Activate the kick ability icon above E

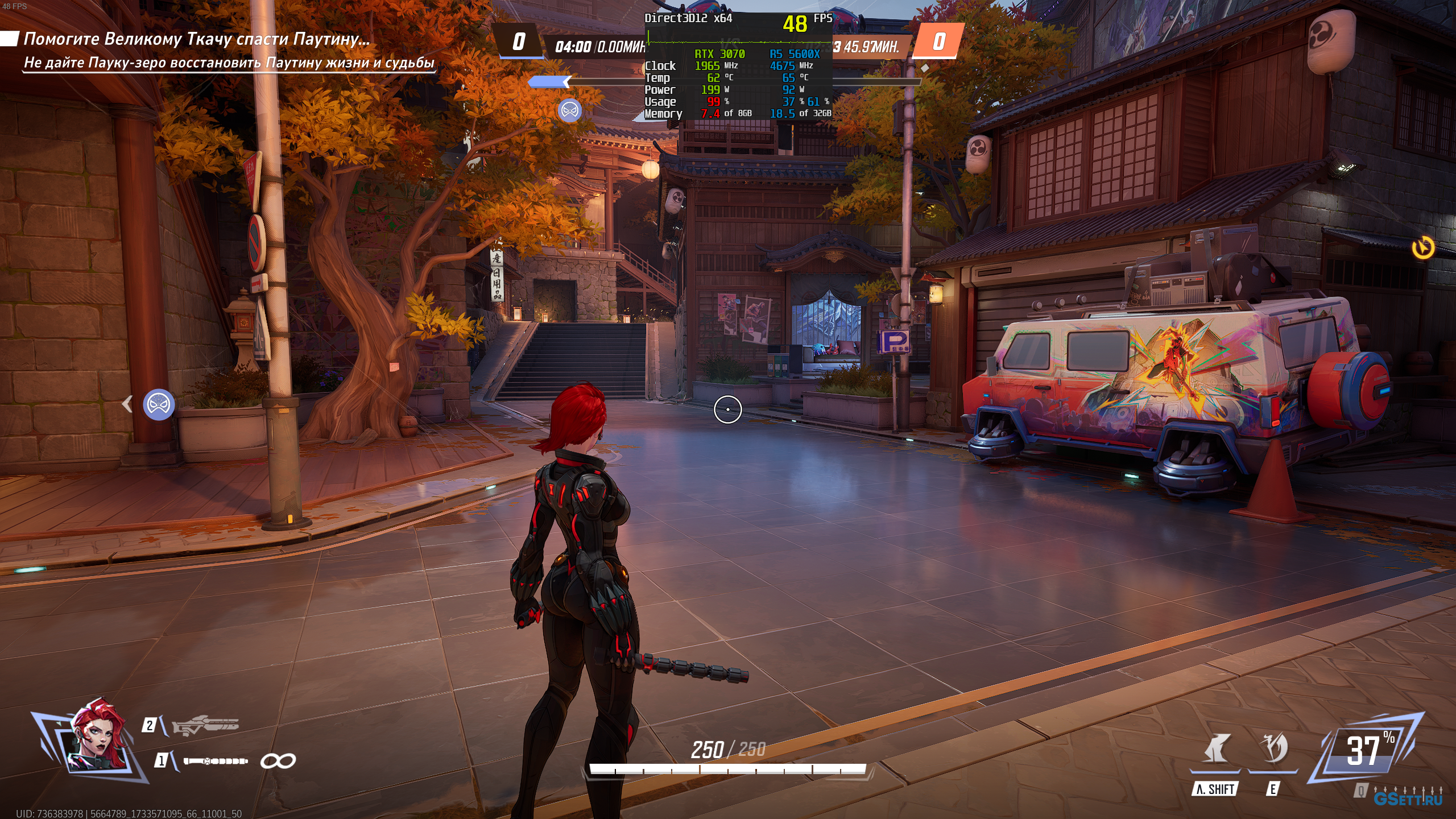coord(1274,748)
